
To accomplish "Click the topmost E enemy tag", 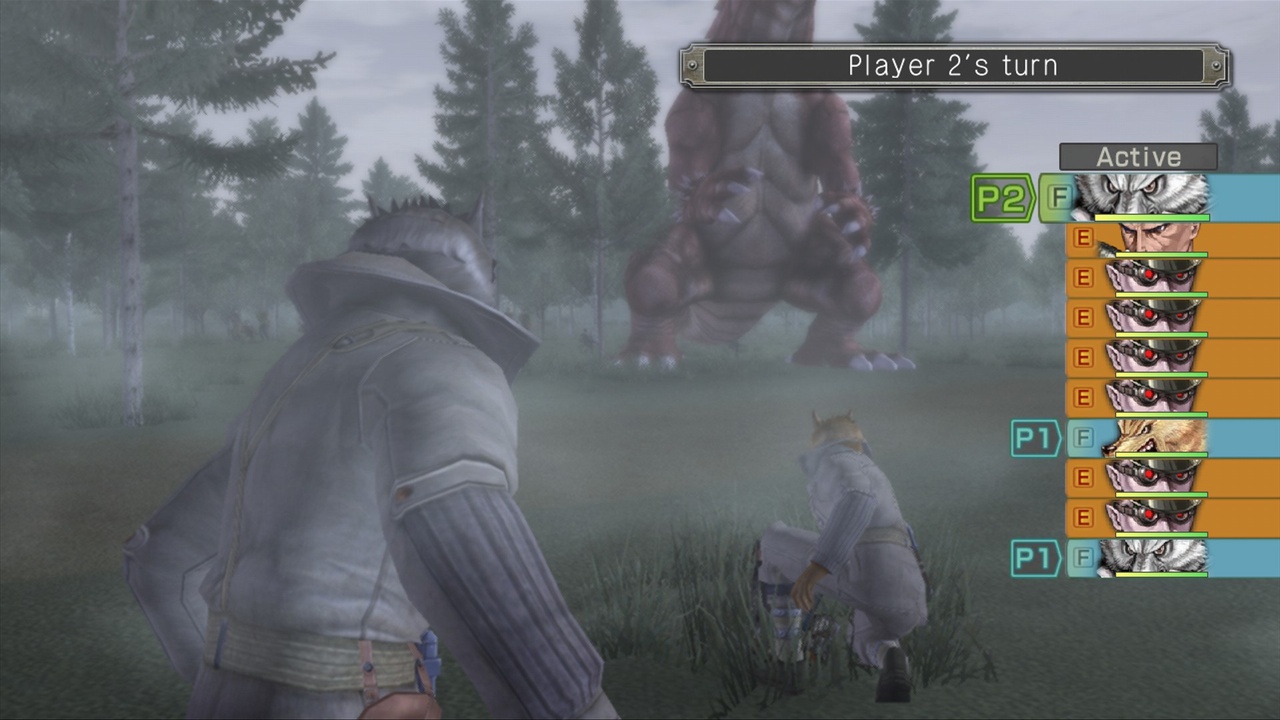I will (x=1083, y=237).
